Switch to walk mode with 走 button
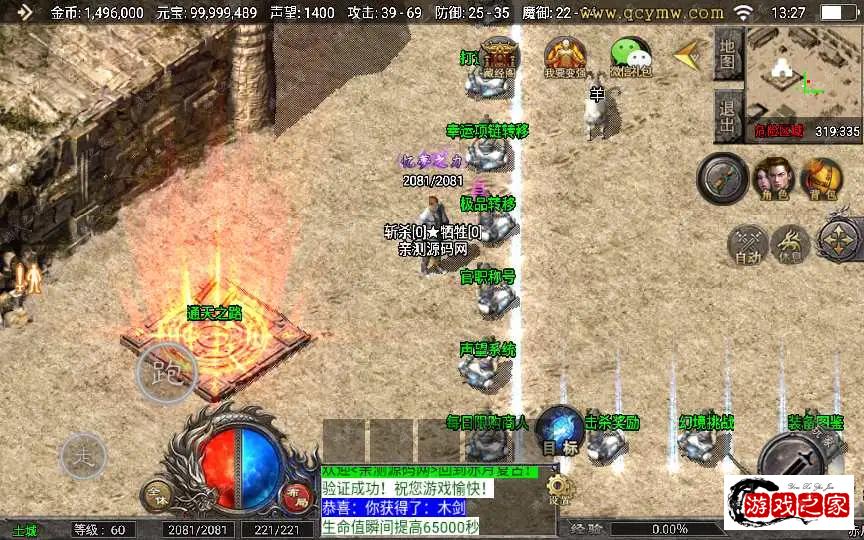The width and height of the screenshot is (864, 540). click(x=83, y=456)
